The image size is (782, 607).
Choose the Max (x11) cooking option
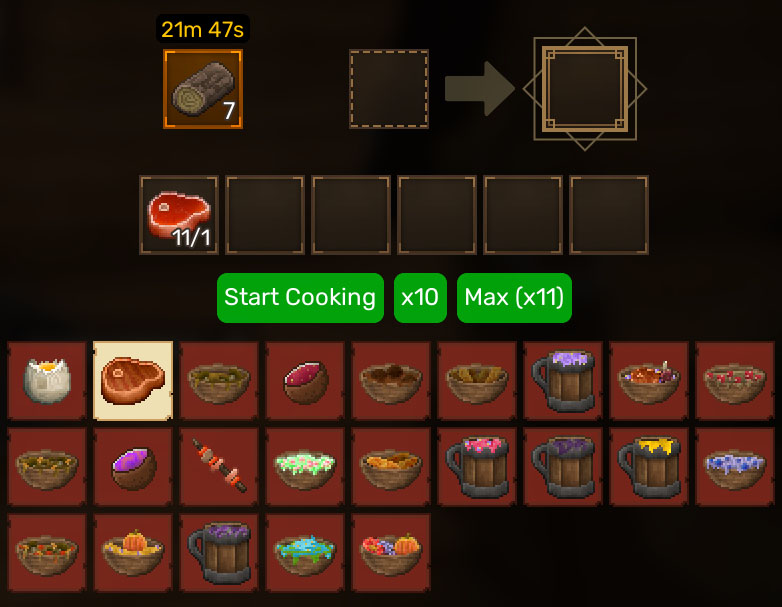click(514, 298)
